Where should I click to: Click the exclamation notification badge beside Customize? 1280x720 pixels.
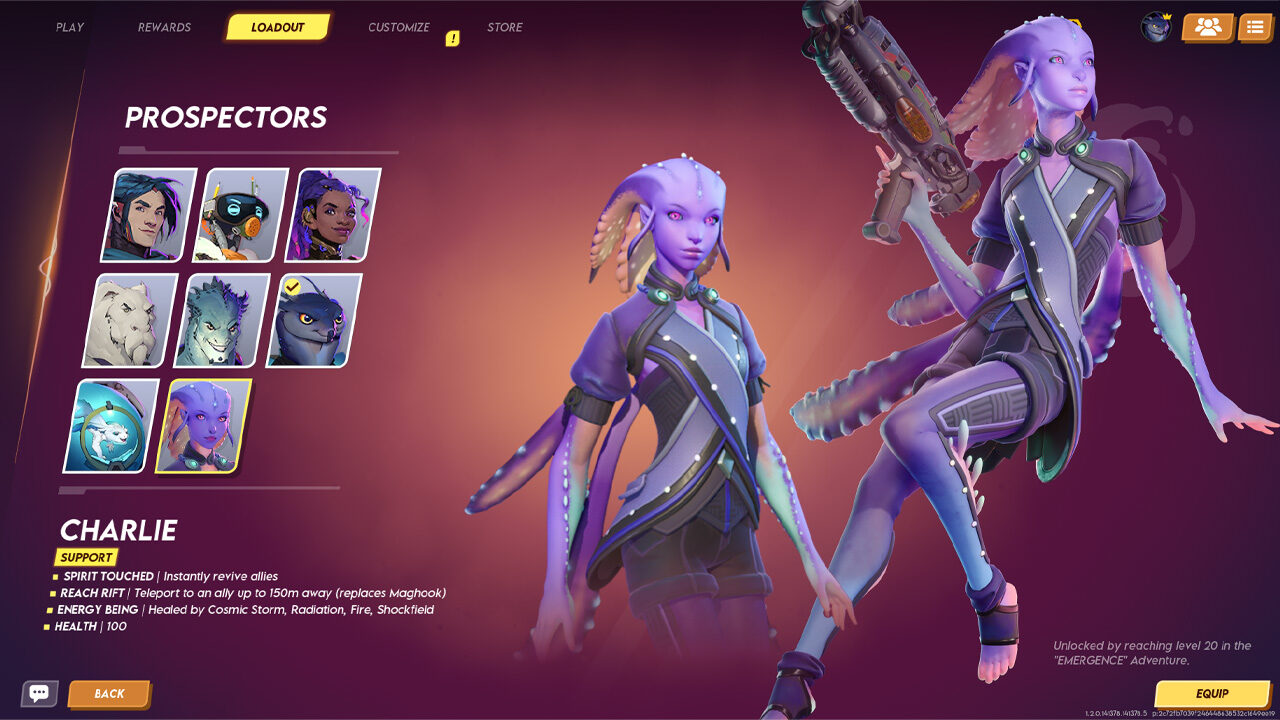pos(455,38)
